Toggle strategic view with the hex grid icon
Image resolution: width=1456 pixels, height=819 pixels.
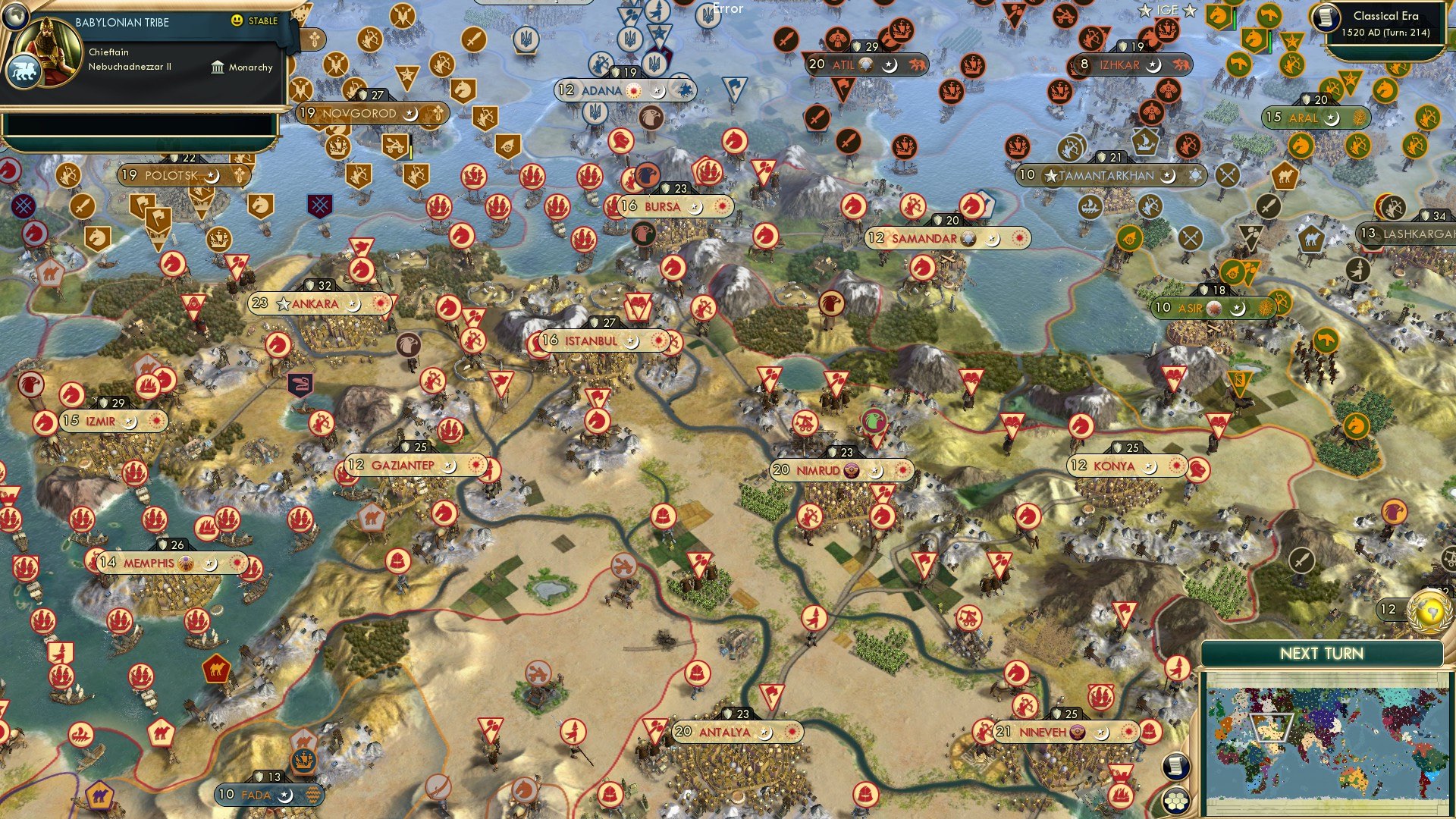coord(1178,802)
